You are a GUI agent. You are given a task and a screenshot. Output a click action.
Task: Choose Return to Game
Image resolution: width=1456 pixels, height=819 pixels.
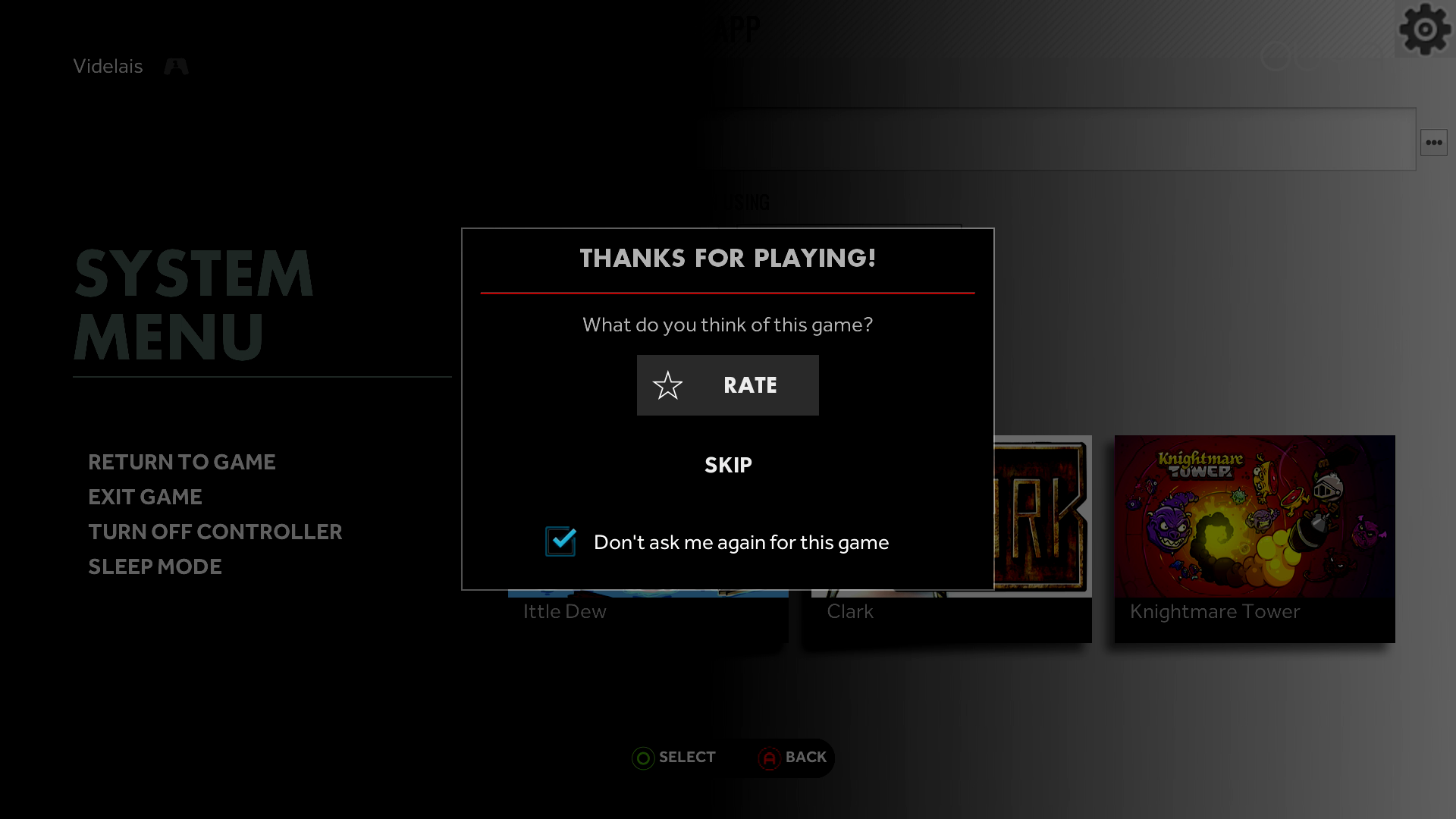click(x=182, y=462)
